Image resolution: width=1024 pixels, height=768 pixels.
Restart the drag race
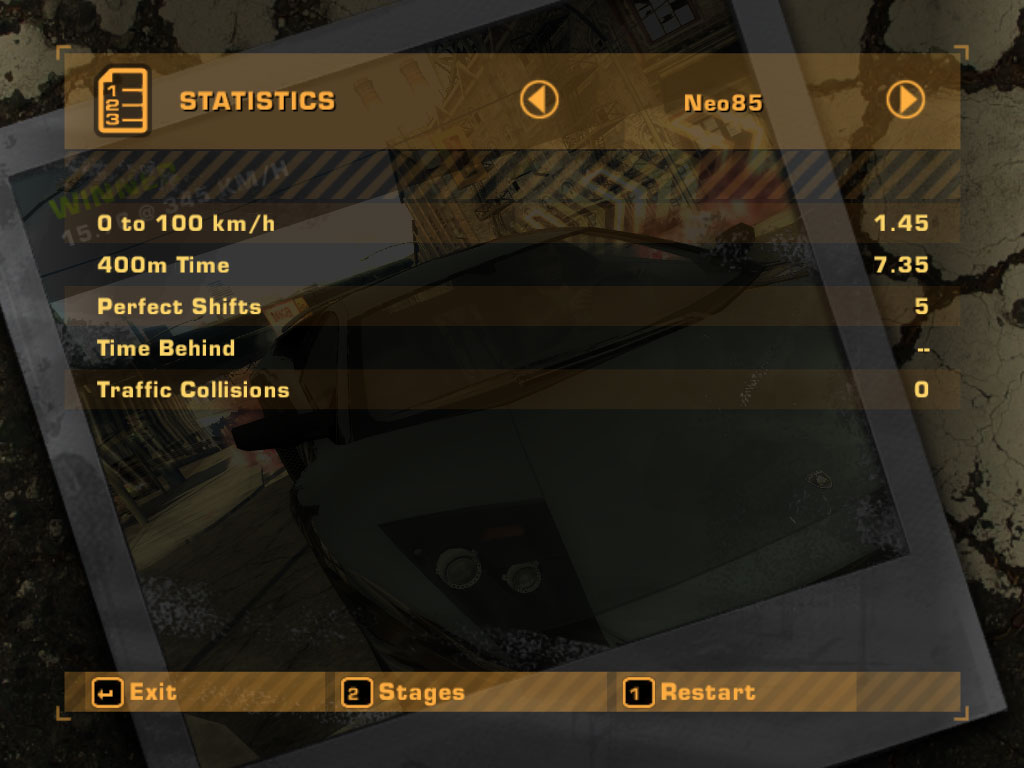click(689, 692)
